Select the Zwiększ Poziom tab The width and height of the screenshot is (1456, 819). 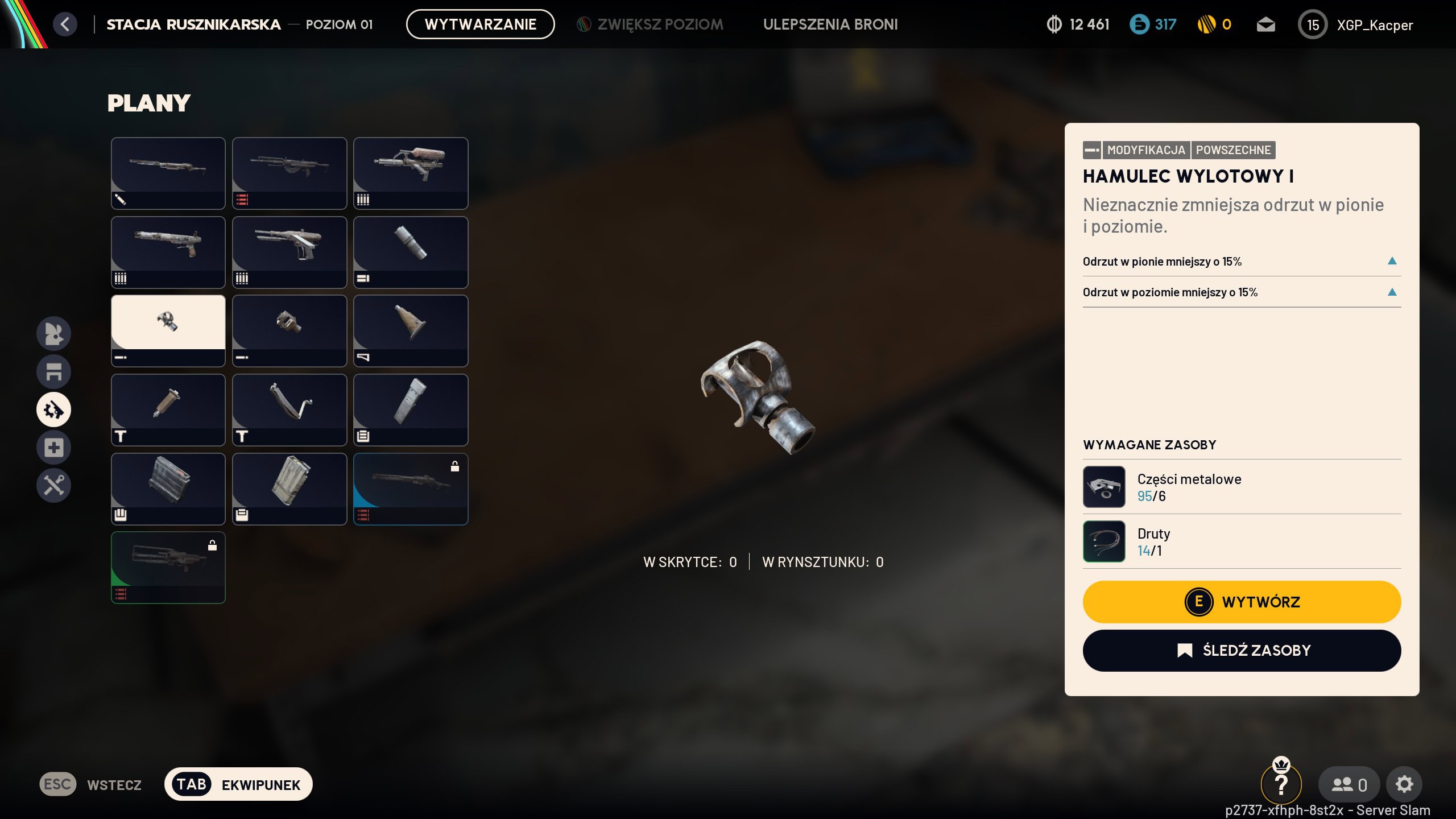[x=650, y=24]
